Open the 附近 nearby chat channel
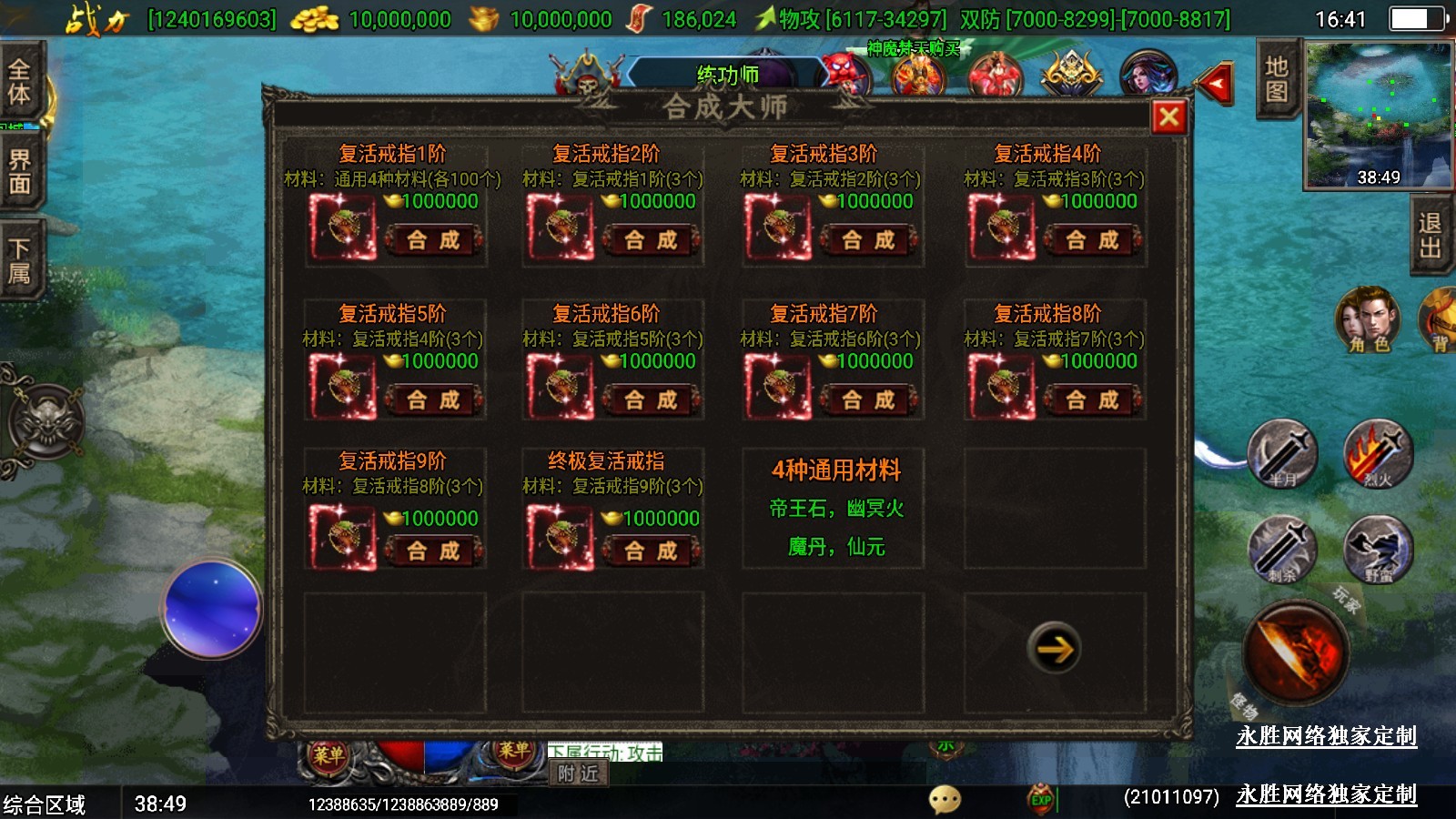Viewport: 1456px width, 819px height. tap(579, 773)
